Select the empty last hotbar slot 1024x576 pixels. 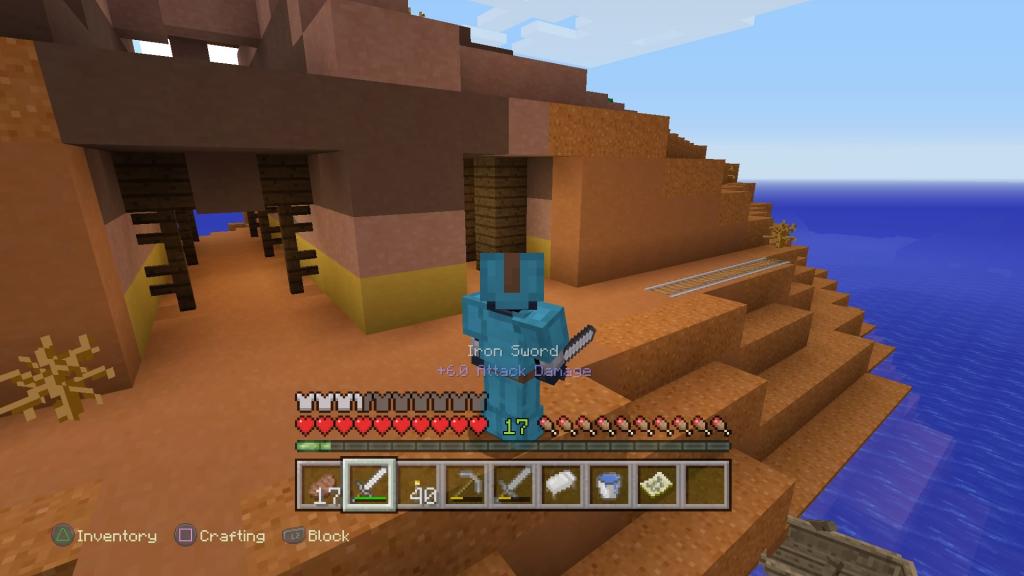coord(705,485)
